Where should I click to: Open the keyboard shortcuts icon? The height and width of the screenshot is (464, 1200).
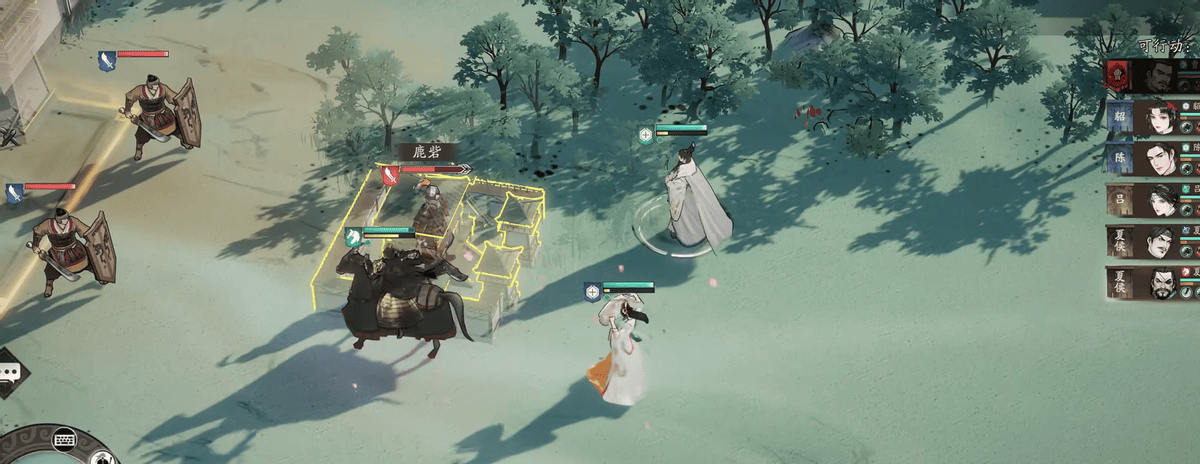click(66, 440)
